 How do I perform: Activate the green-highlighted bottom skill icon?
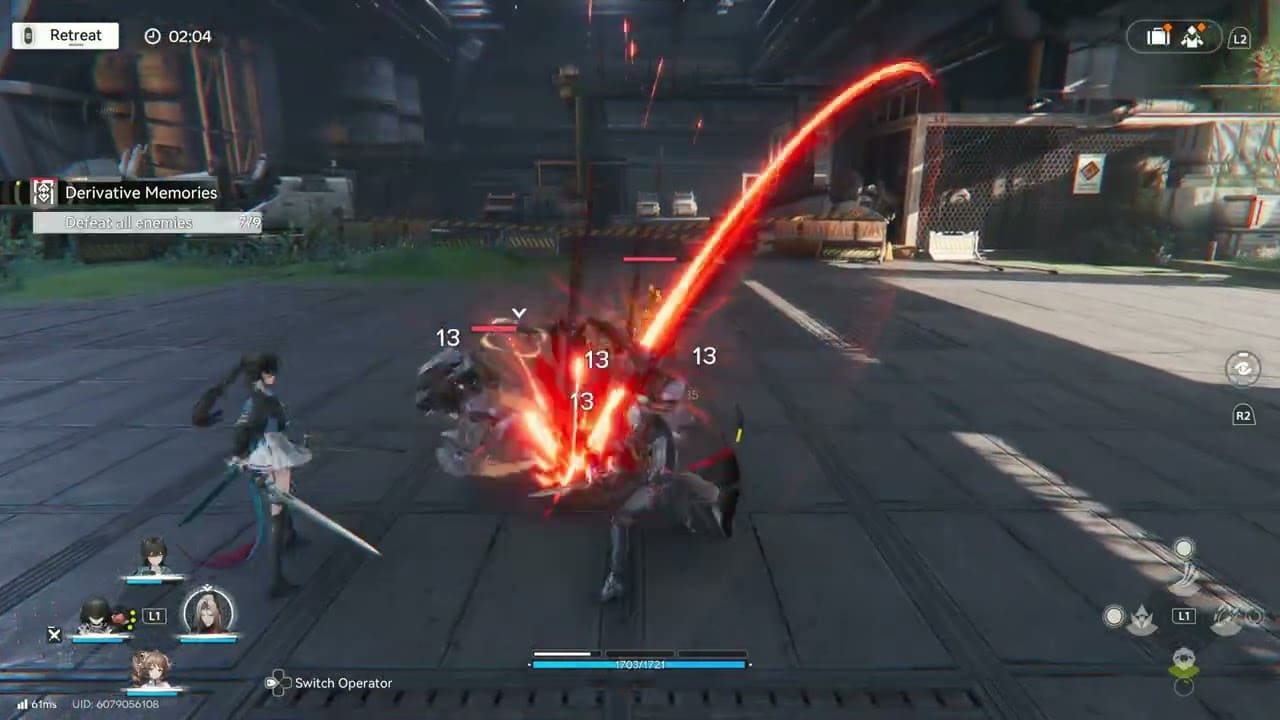coord(1185,663)
